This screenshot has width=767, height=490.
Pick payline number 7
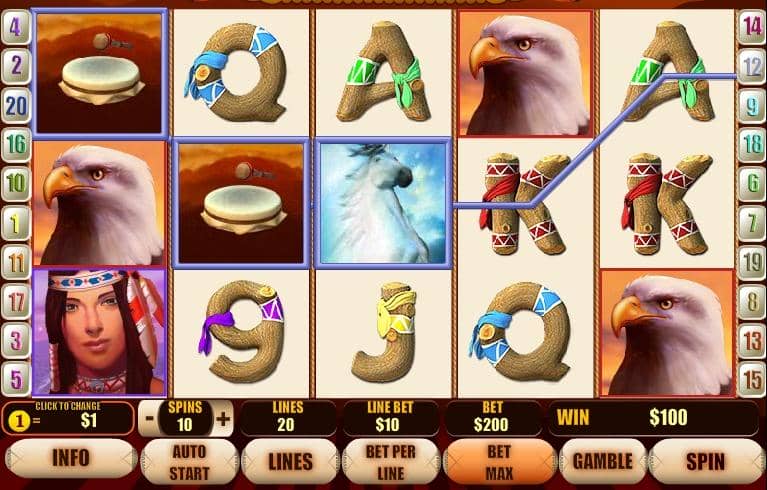pyautogui.click(x=752, y=222)
